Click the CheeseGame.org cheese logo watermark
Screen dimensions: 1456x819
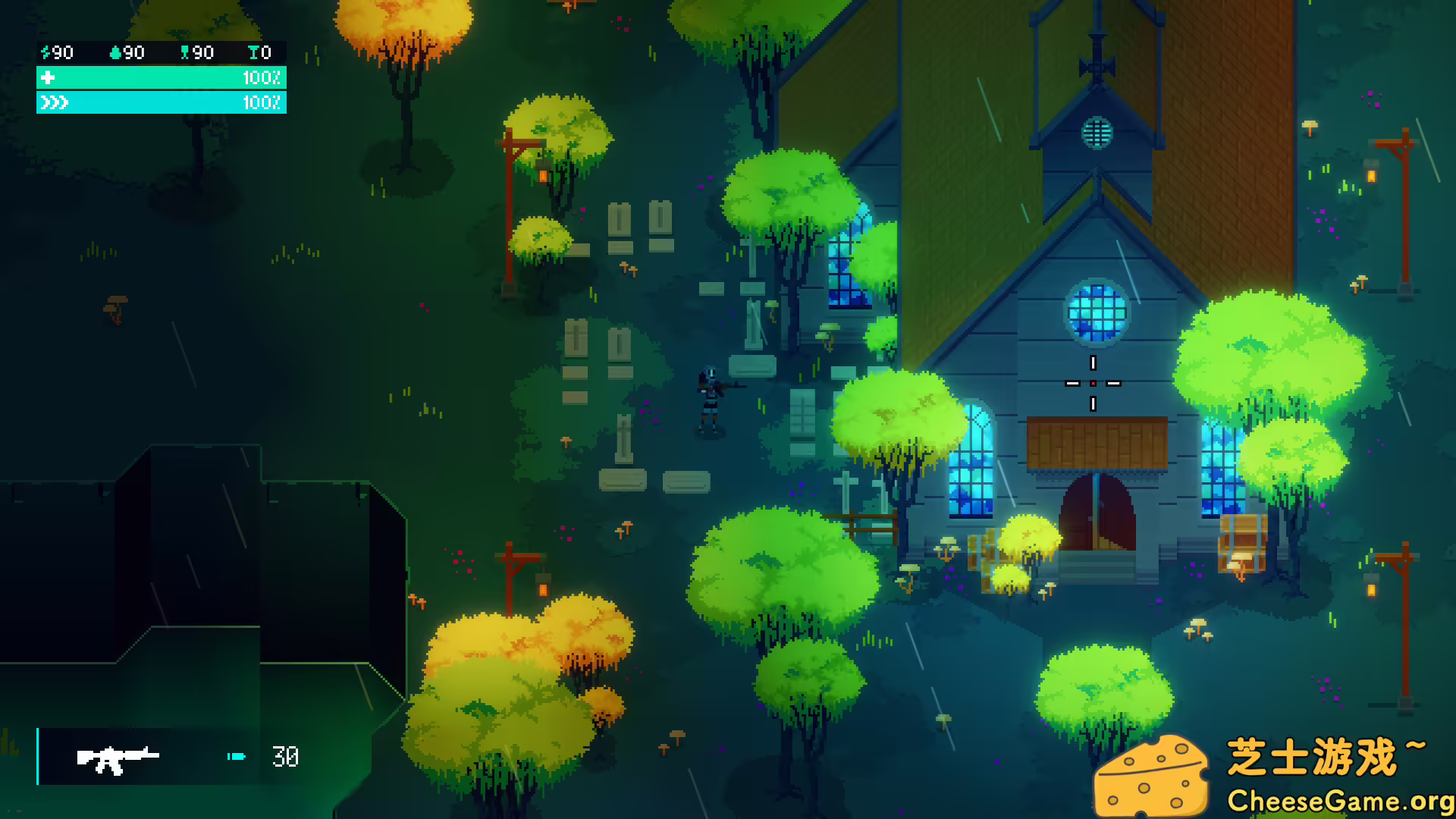(x=1151, y=777)
